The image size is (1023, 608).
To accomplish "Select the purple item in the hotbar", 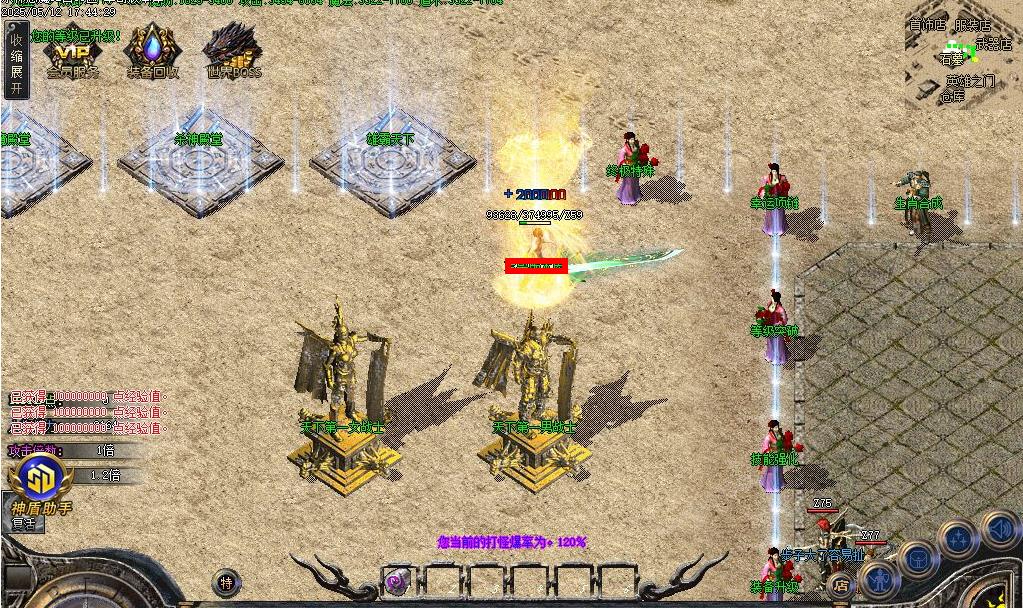I will point(398,581).
